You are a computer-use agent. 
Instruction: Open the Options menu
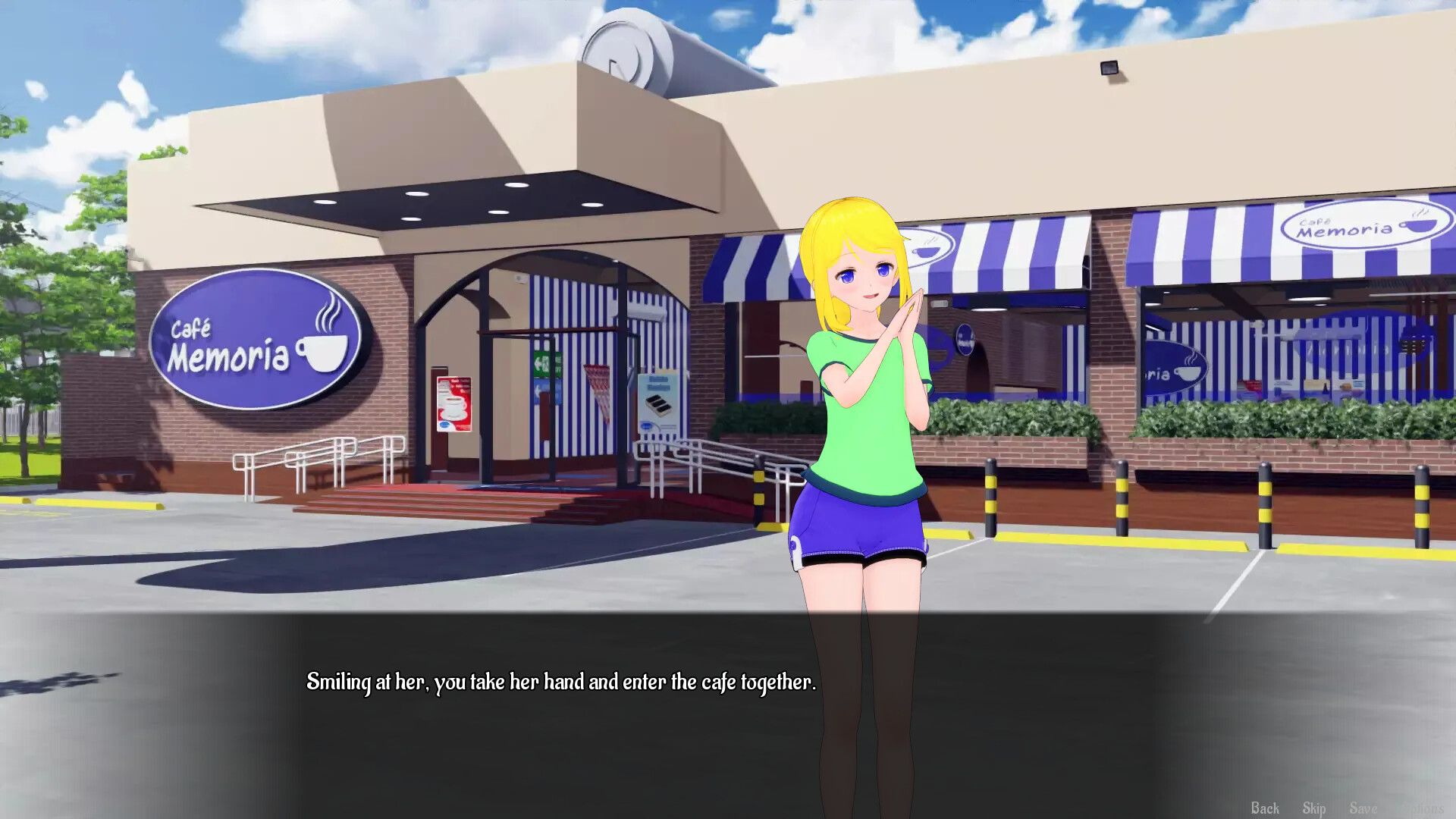coord(1422,808)
